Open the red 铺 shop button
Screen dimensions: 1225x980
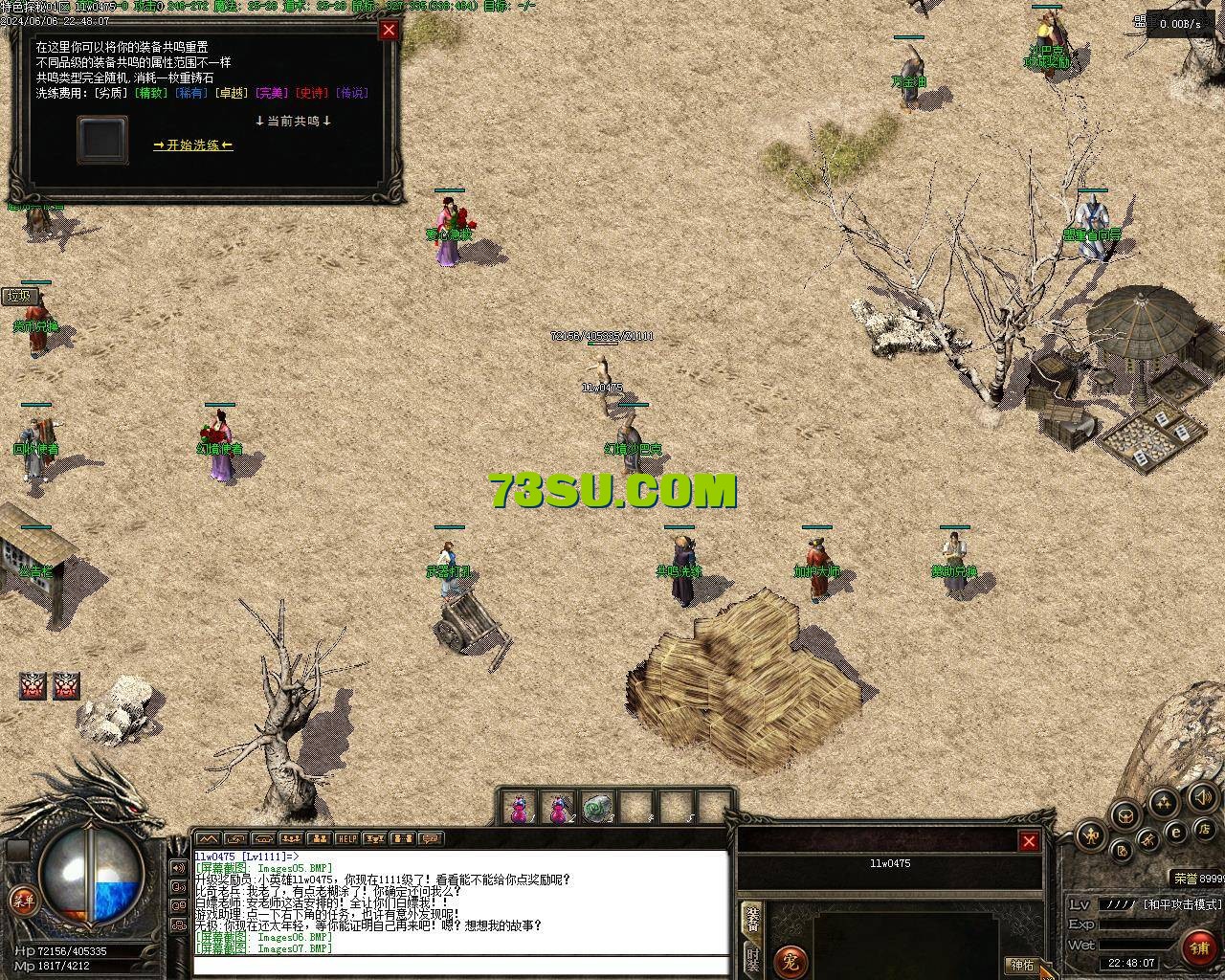[1199, 947]
